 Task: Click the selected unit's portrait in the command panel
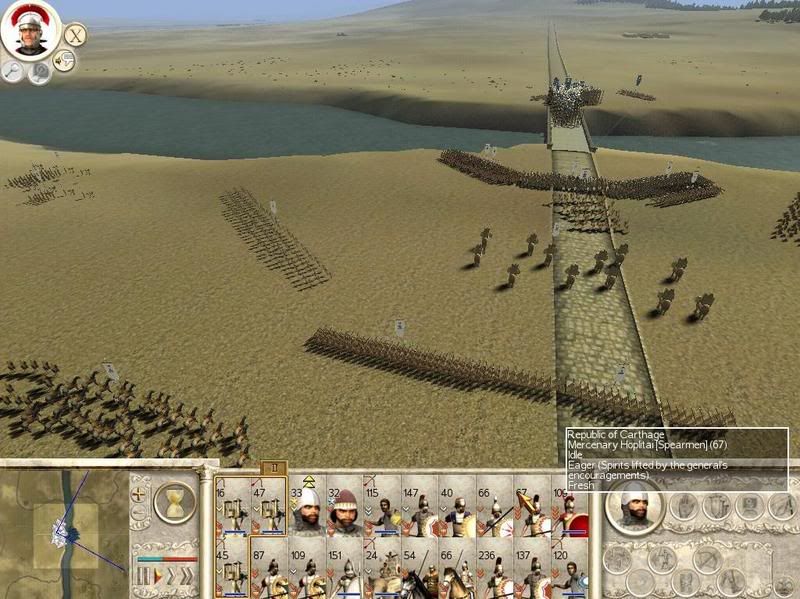coord(633,508)
